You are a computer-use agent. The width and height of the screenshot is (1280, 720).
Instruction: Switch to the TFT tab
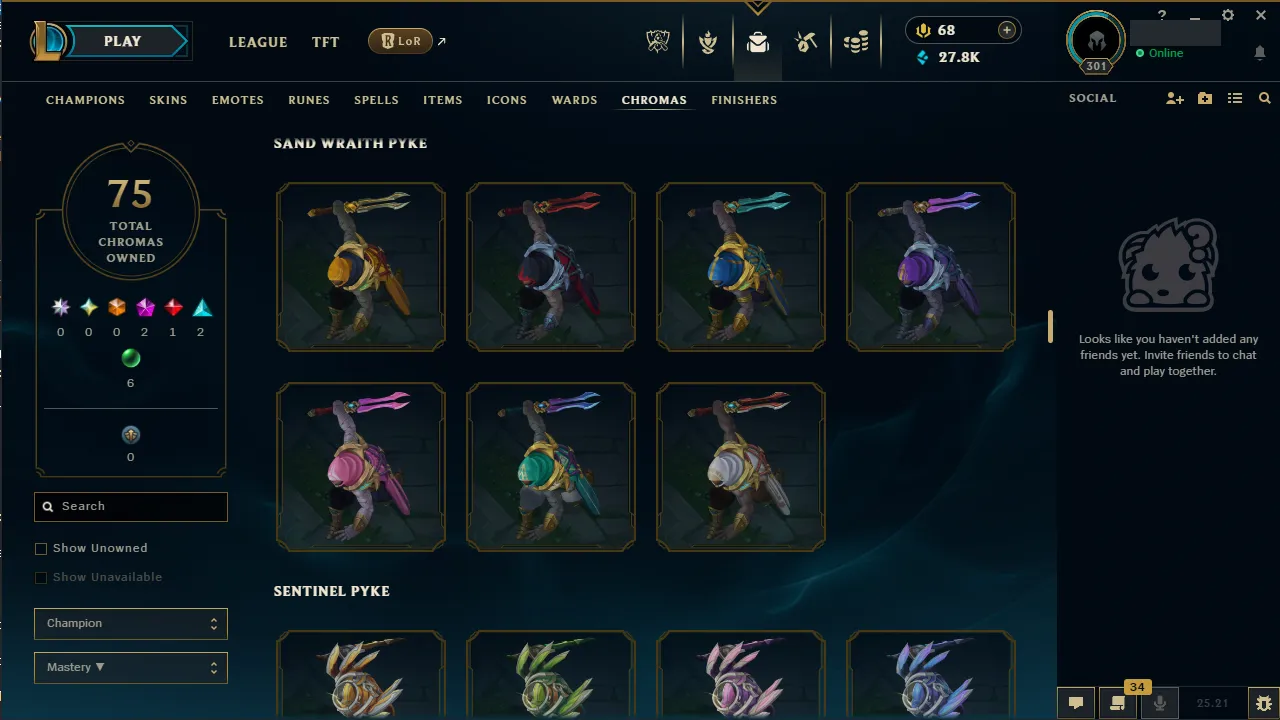[325, 42]
